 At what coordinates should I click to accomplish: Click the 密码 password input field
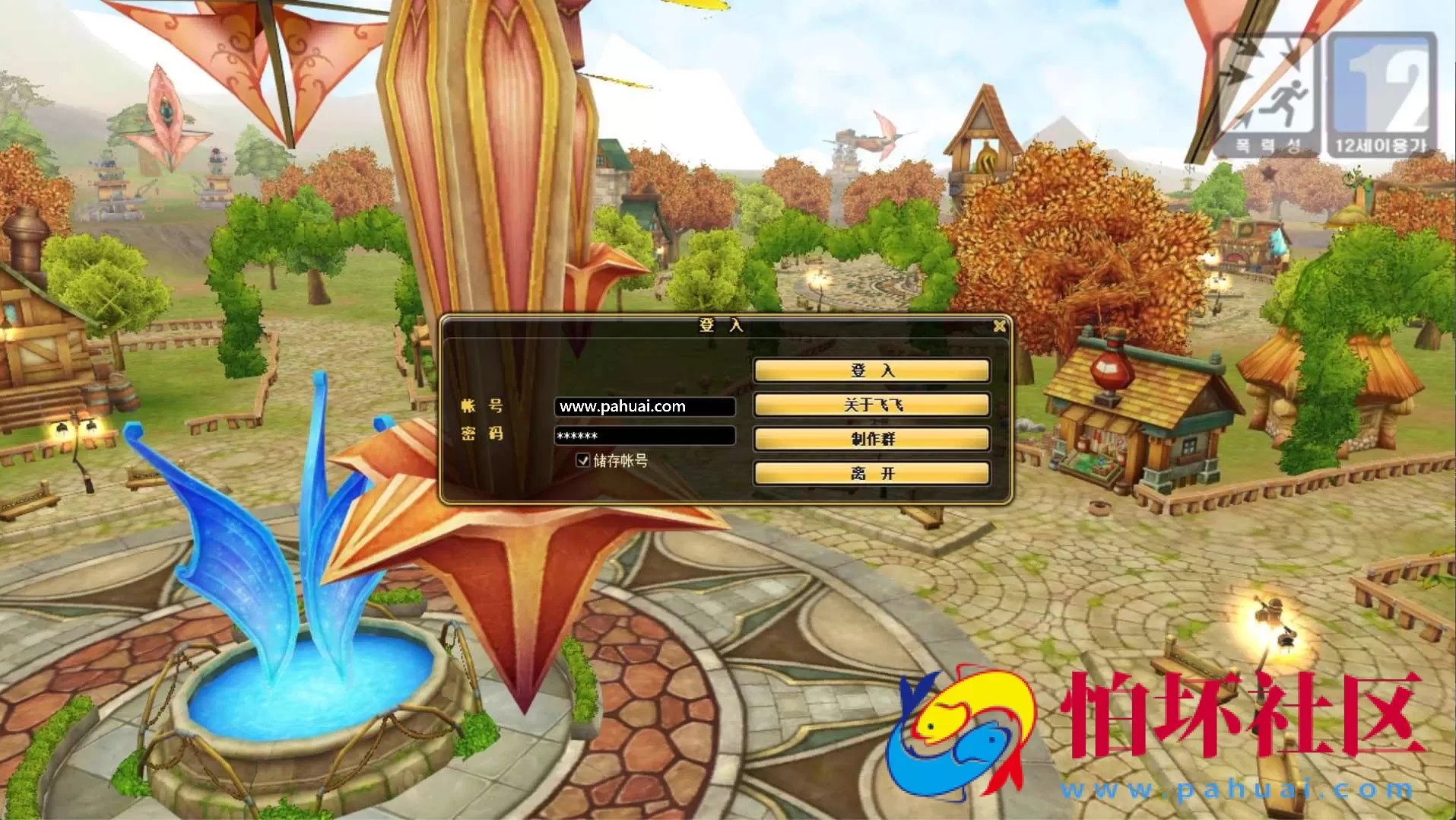[645, 435]
